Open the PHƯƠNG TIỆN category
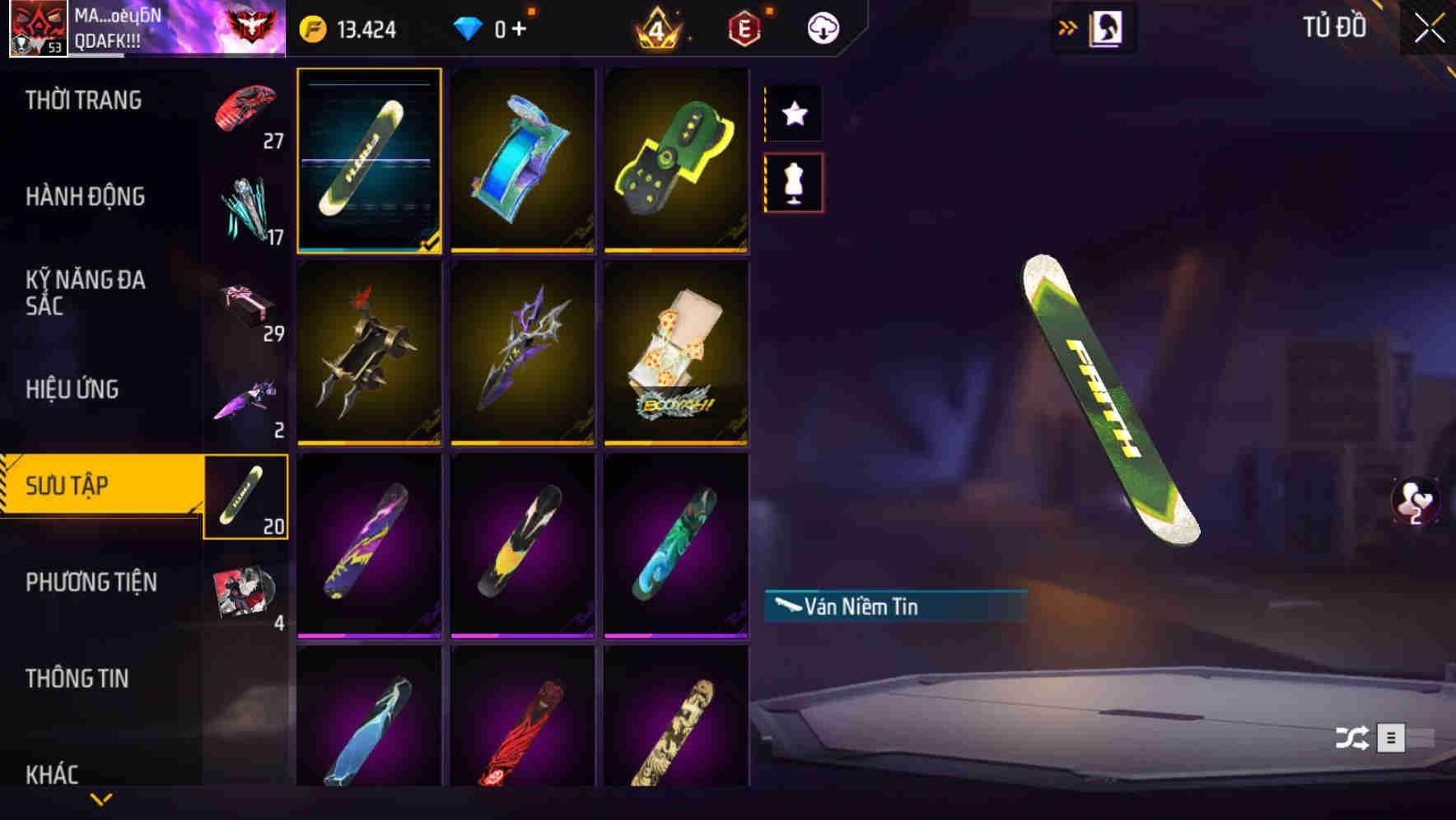The height and width of the screenshot is (820, 1456). coord(91,582)
